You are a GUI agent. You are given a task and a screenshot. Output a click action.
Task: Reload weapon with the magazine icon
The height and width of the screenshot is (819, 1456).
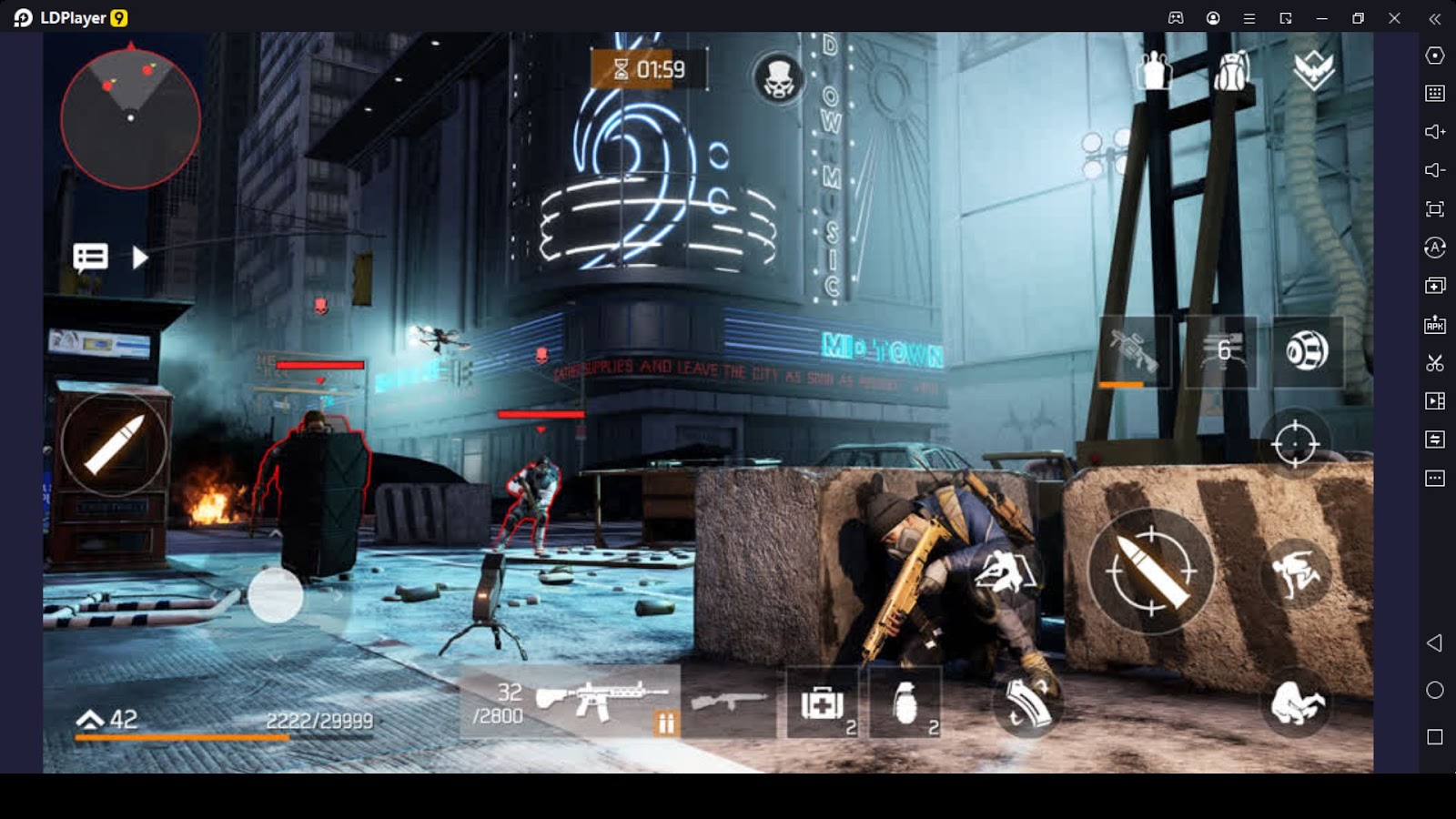click(x=1027, y=703)
